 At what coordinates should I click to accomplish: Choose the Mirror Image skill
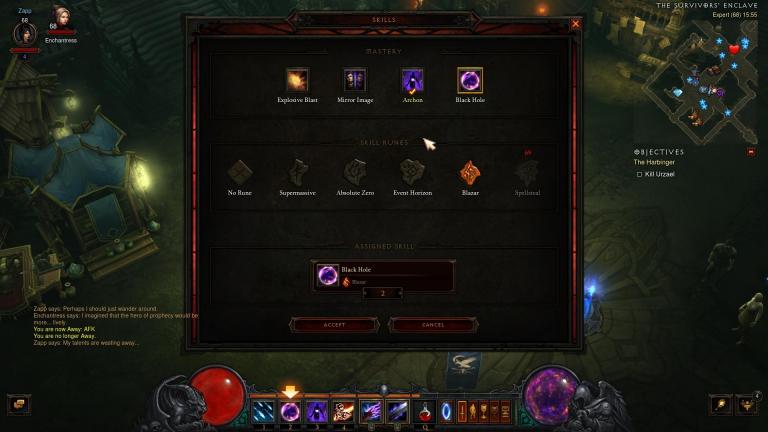pos(354,81)
